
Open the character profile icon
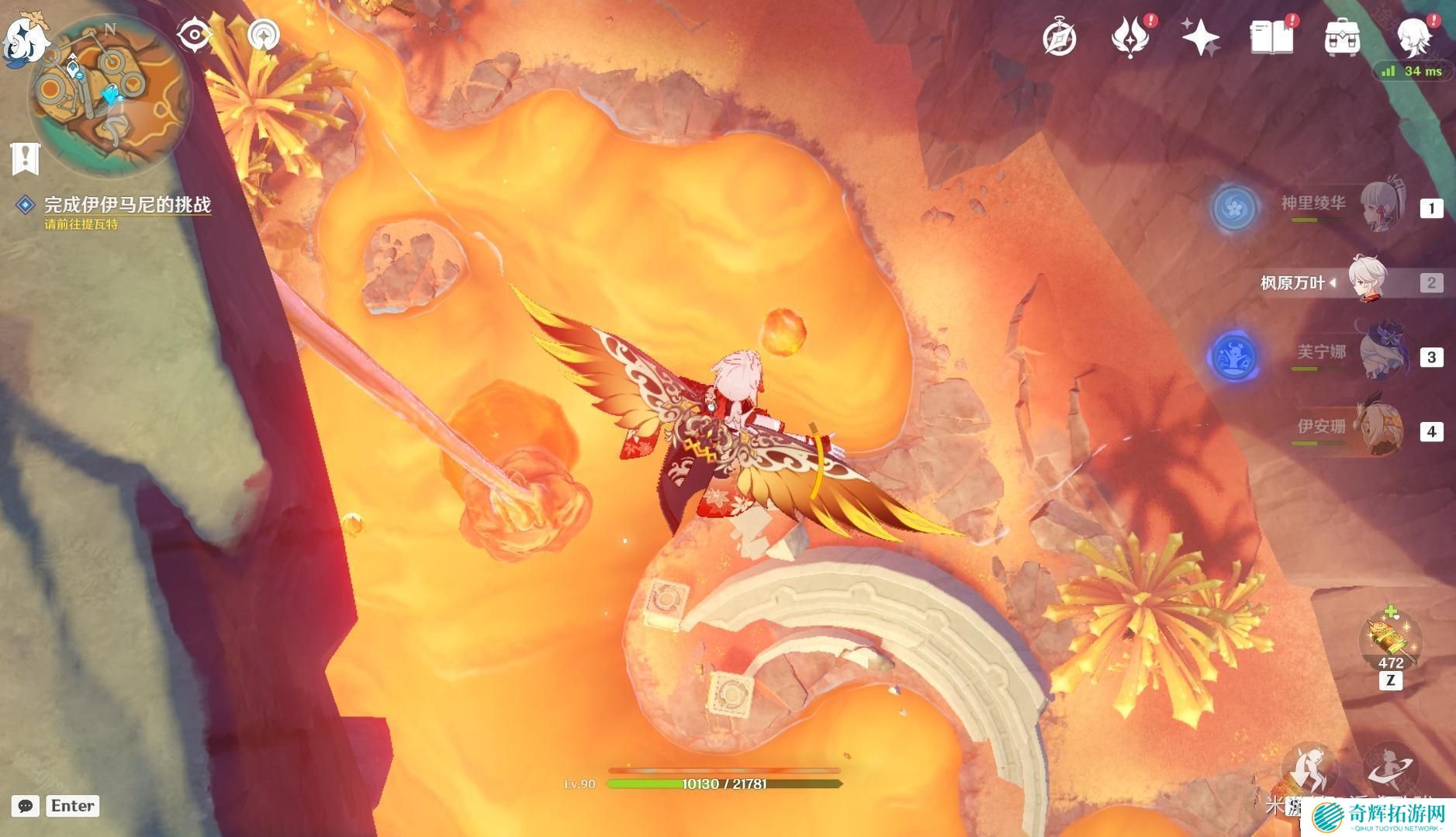coord(1413,37)
